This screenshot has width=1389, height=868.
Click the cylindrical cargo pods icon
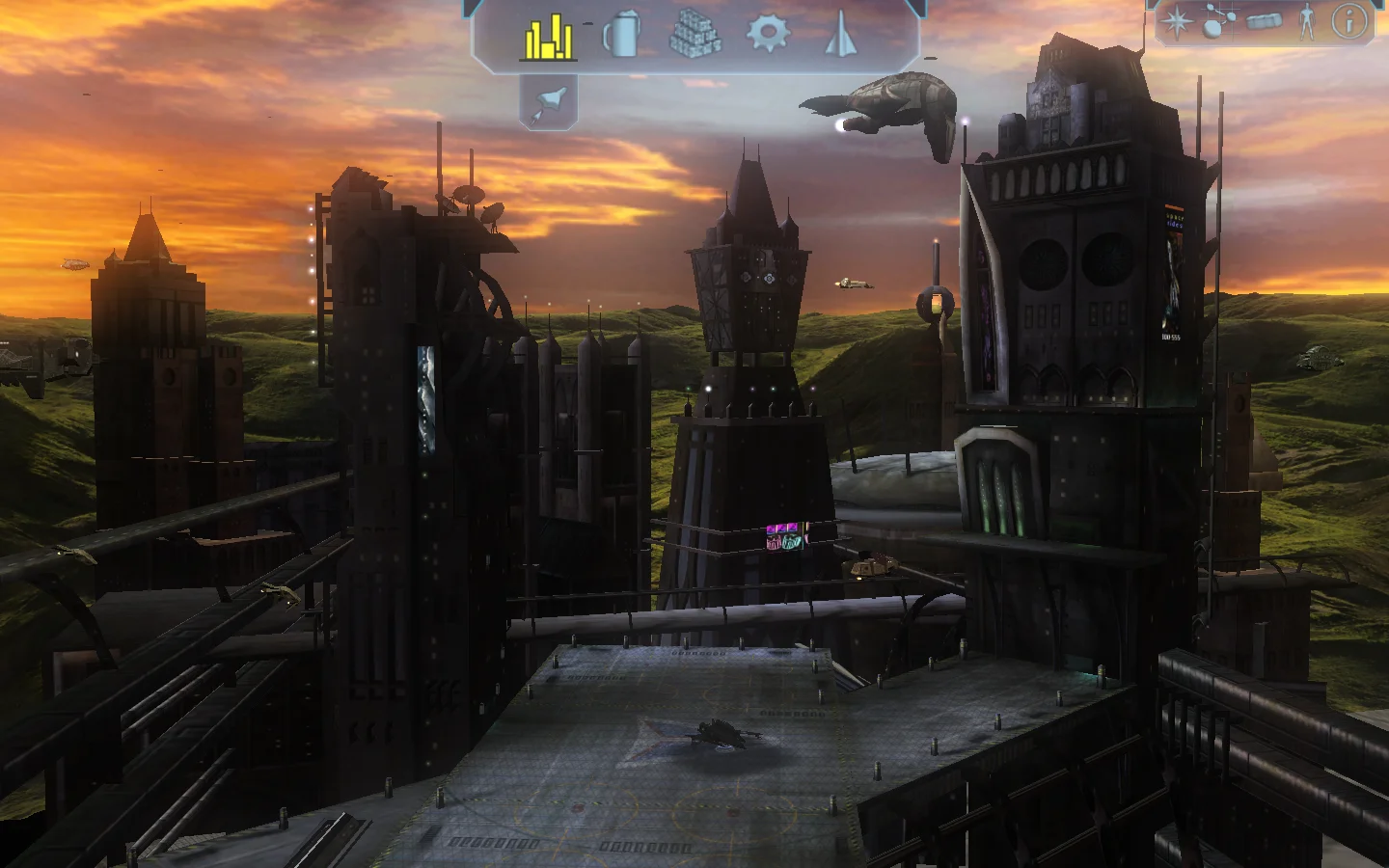(x=1264, y=21)
